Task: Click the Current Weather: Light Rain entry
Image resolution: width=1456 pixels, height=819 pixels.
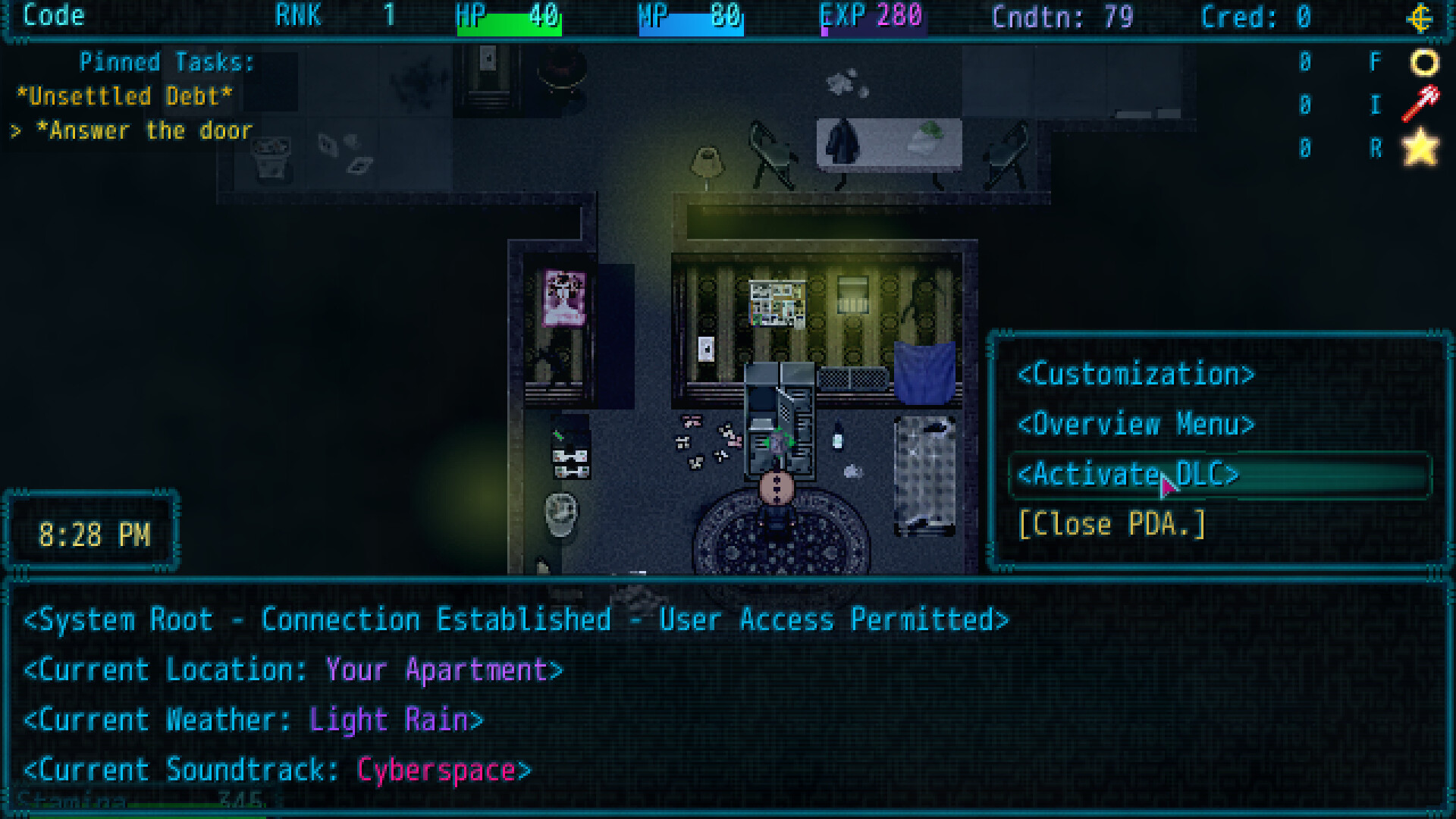Action: coord(253,719)
